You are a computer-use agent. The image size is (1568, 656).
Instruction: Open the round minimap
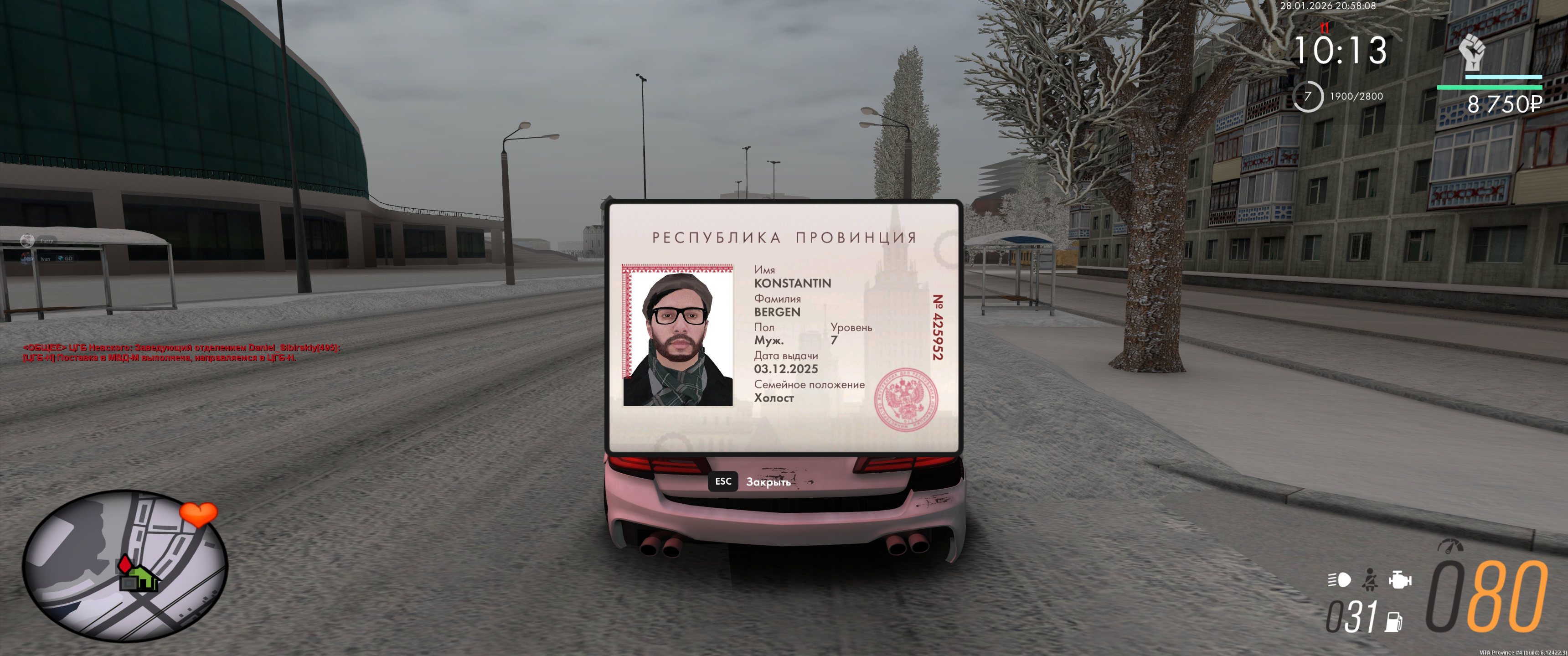[125, 566]
